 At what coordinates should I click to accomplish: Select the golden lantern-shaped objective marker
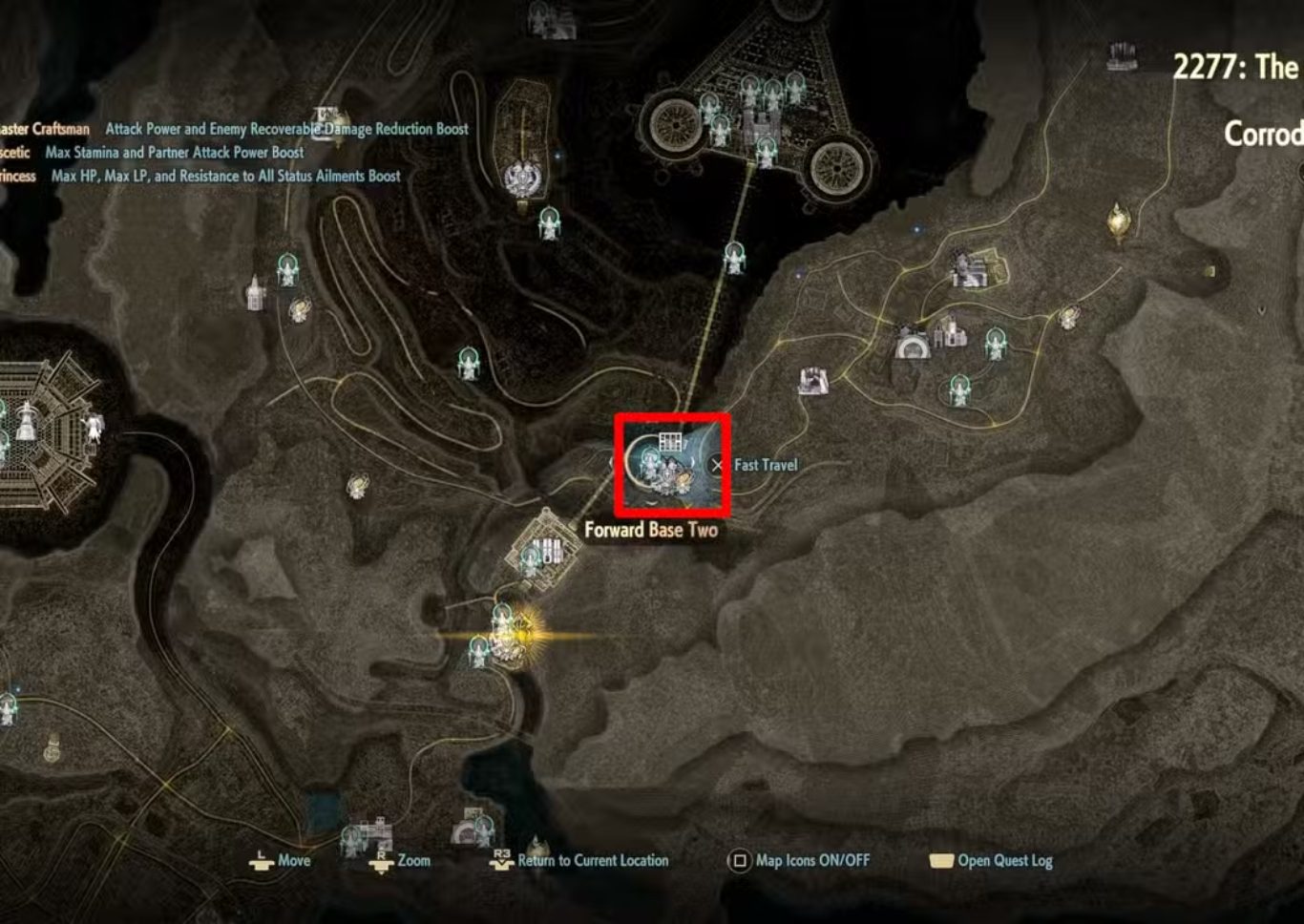pos(1118,221)
